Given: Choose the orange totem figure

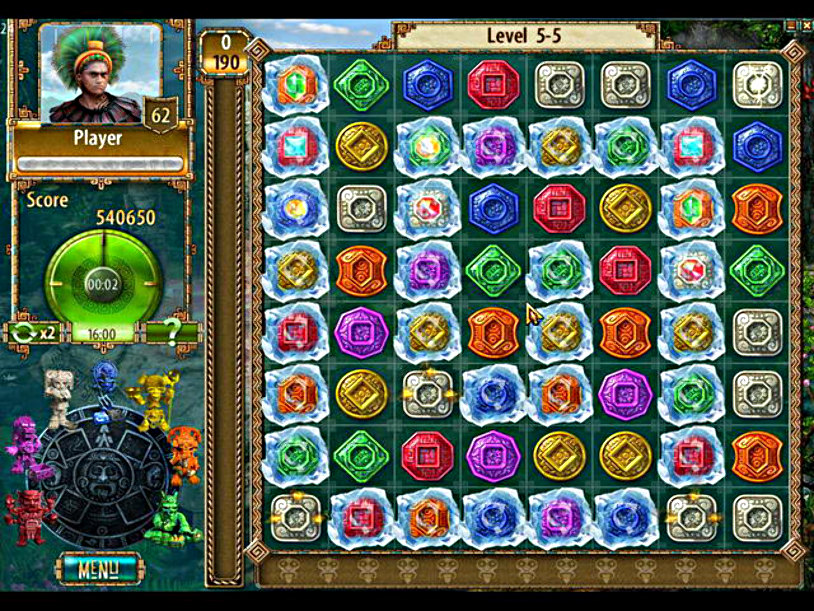Looking at the screenshot, I should click(184, 452).
